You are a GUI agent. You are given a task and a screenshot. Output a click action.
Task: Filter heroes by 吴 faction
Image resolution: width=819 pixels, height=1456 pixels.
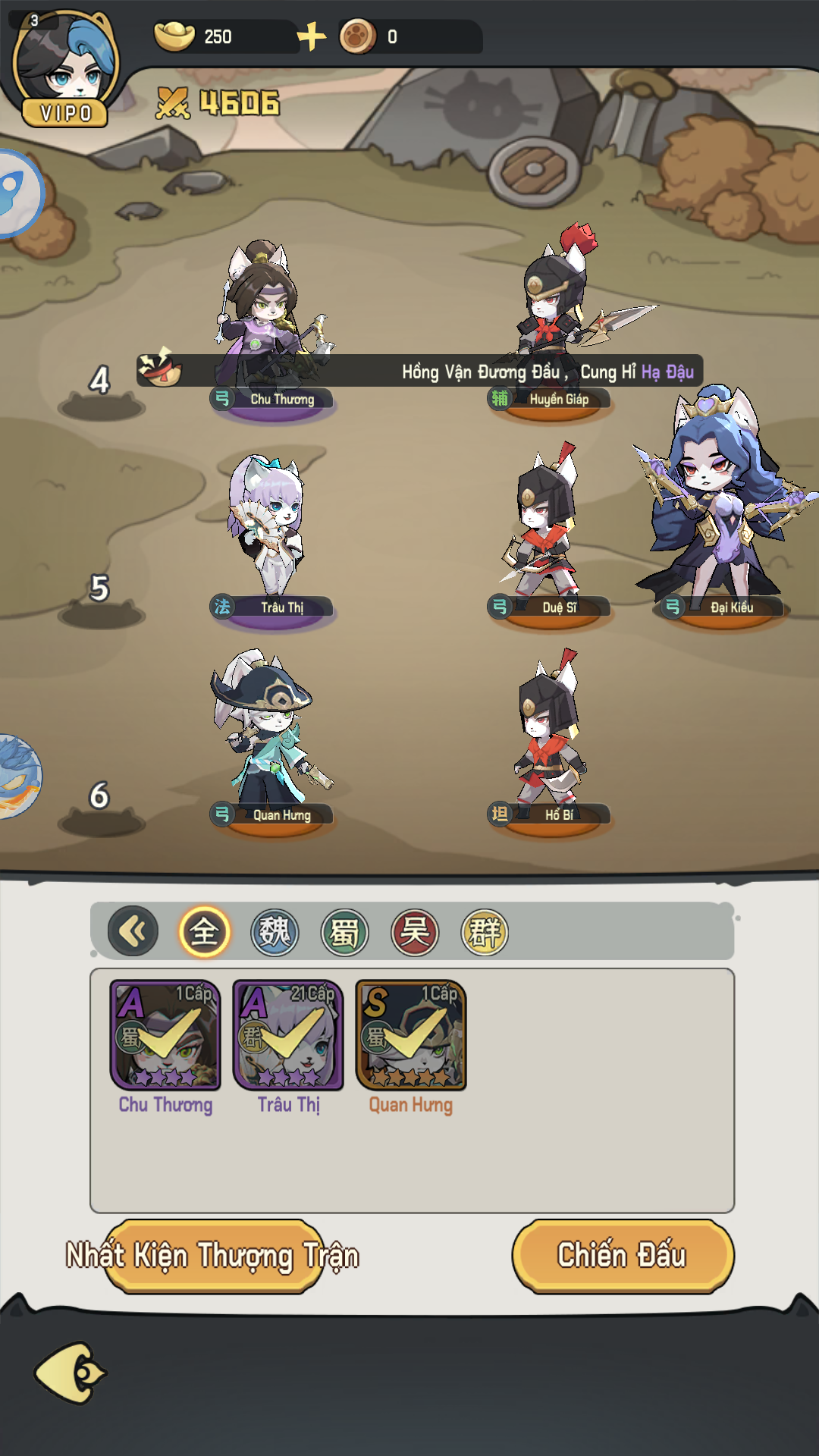coord(415,932)
